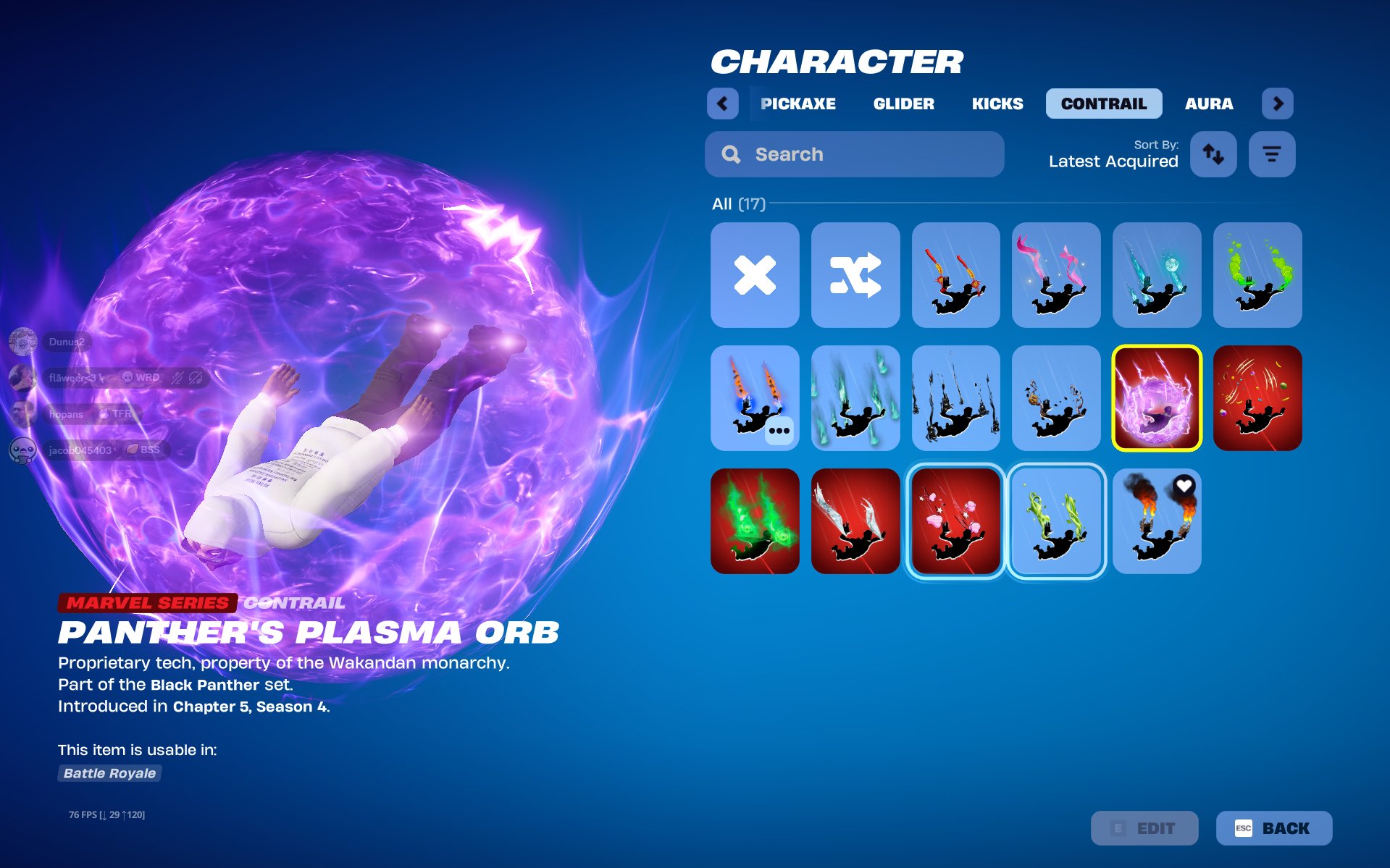Viewport: 1390px width, 868px height.
Task: Switch to the GLIDER tab
Action: click(903, 104)
